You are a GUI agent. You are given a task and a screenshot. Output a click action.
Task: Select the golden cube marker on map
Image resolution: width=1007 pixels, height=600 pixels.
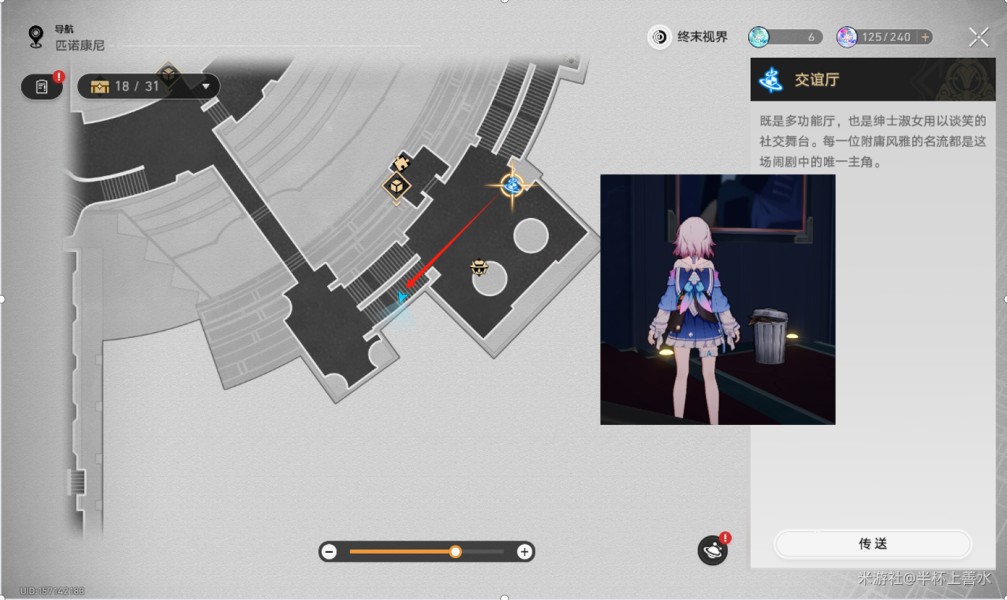[396, 185]
